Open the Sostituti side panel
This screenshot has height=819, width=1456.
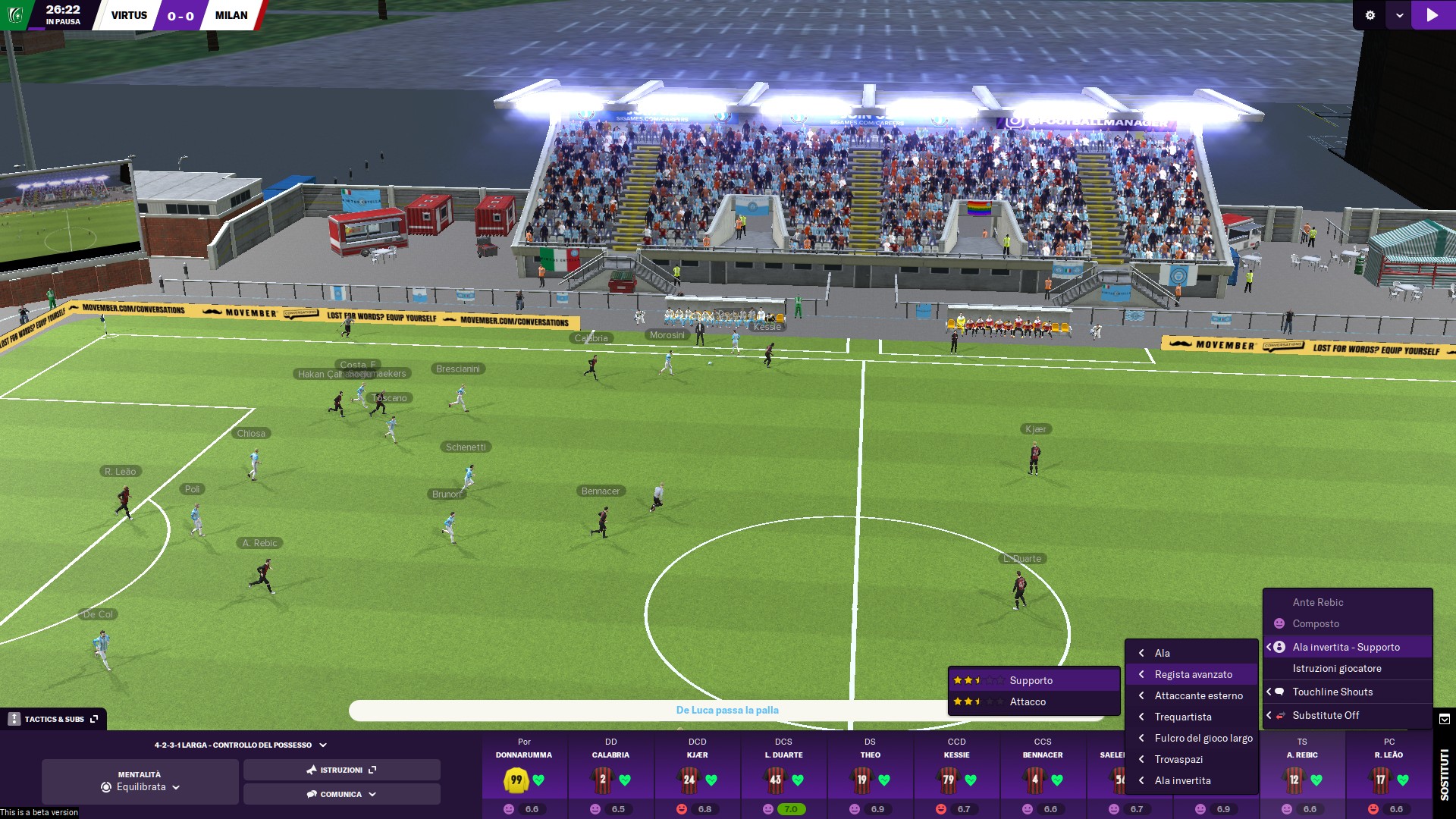[1444, 773]
